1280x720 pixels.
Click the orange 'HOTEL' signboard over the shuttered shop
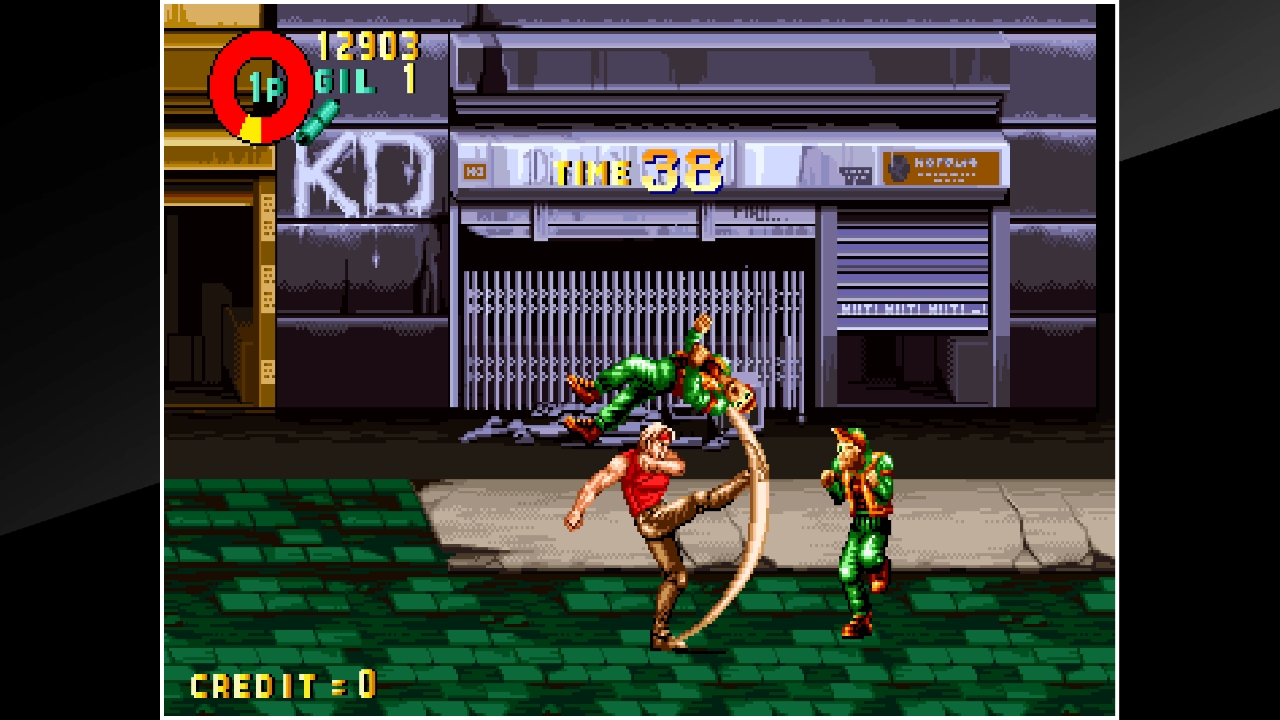[x=938, y=168]
